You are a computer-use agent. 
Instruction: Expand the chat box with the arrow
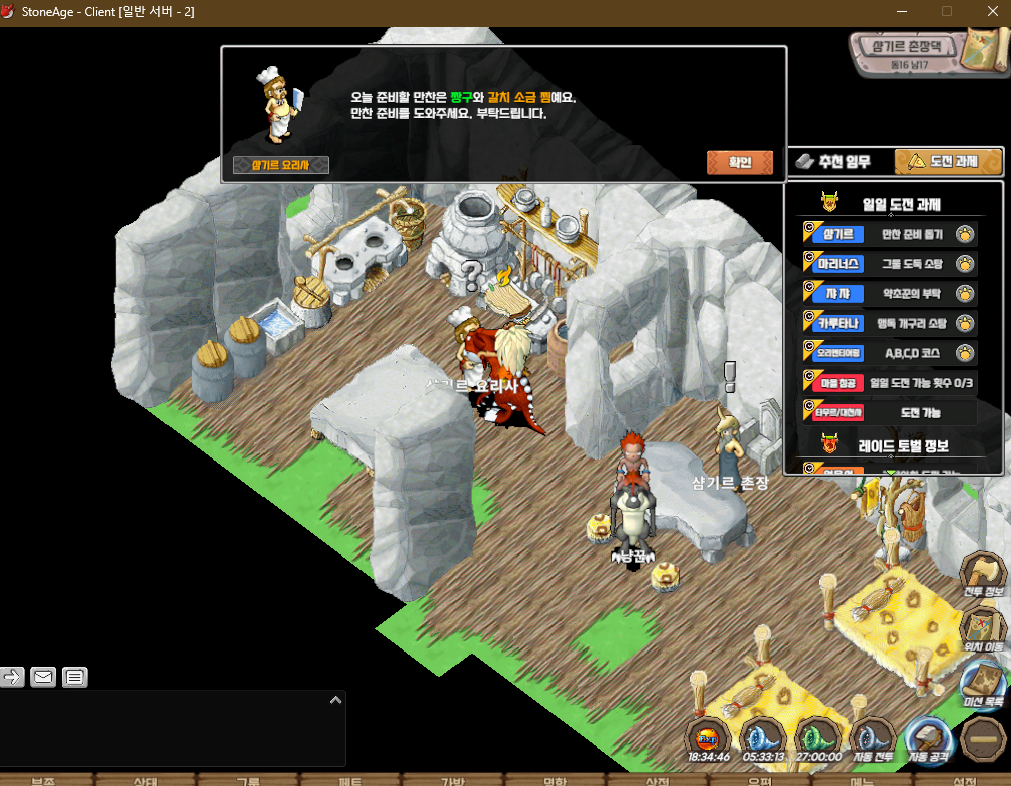pos(336,701)
